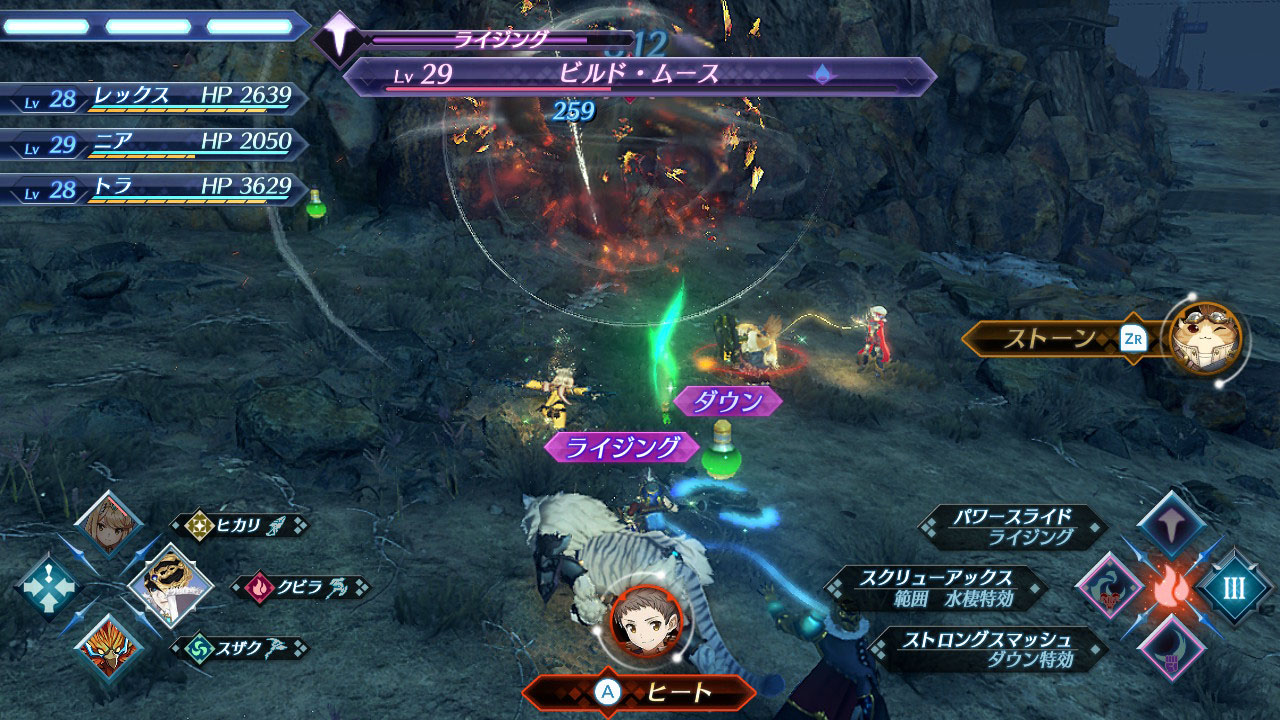Trigger the Strong Smash art icon
The height and width of the screenshot is (720, 1280).
(x=1170, y=649)
